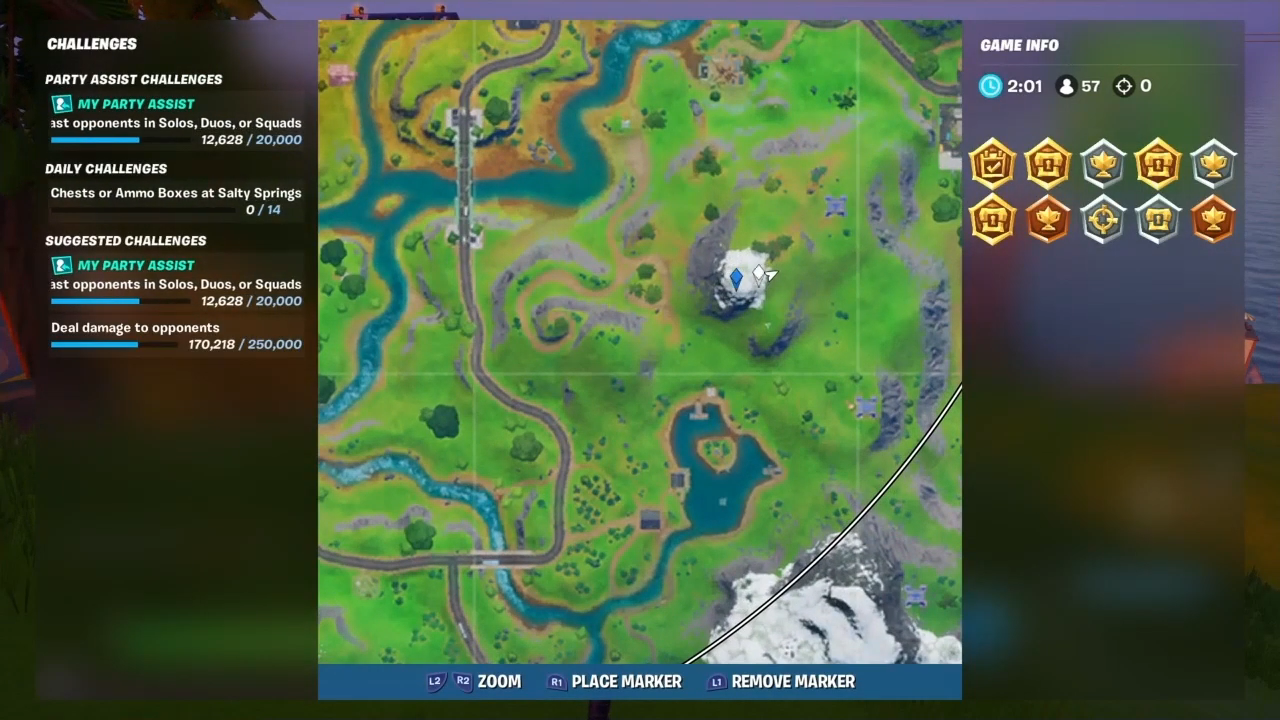Viewport: 1280px width, 720px height.
Task: Click the Zoom control on the bottom bar
Action: point(499,681)
